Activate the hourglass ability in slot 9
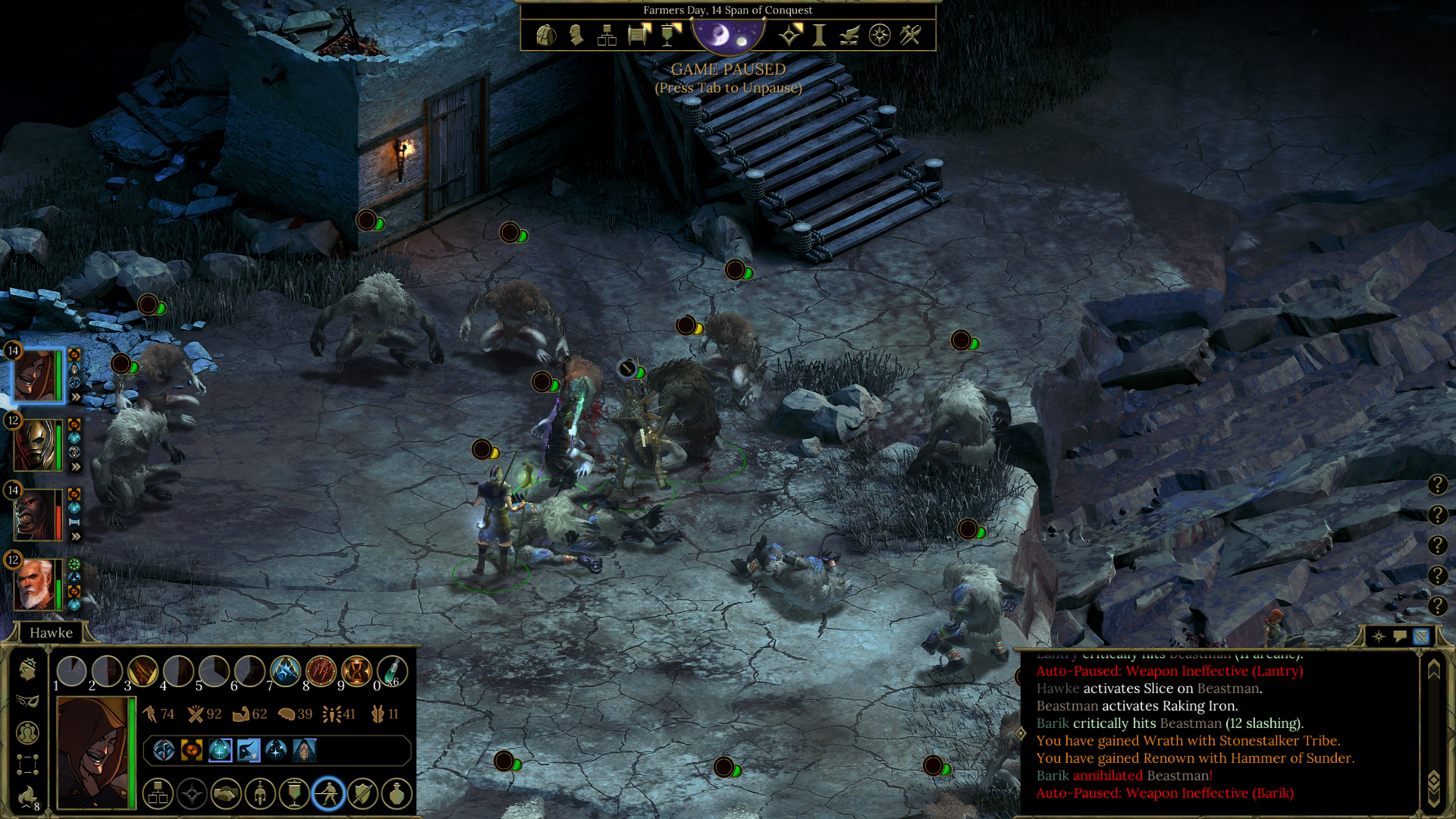Image resolution: width=1456 pixels, height=819 pixels. (x=356, y=671)
